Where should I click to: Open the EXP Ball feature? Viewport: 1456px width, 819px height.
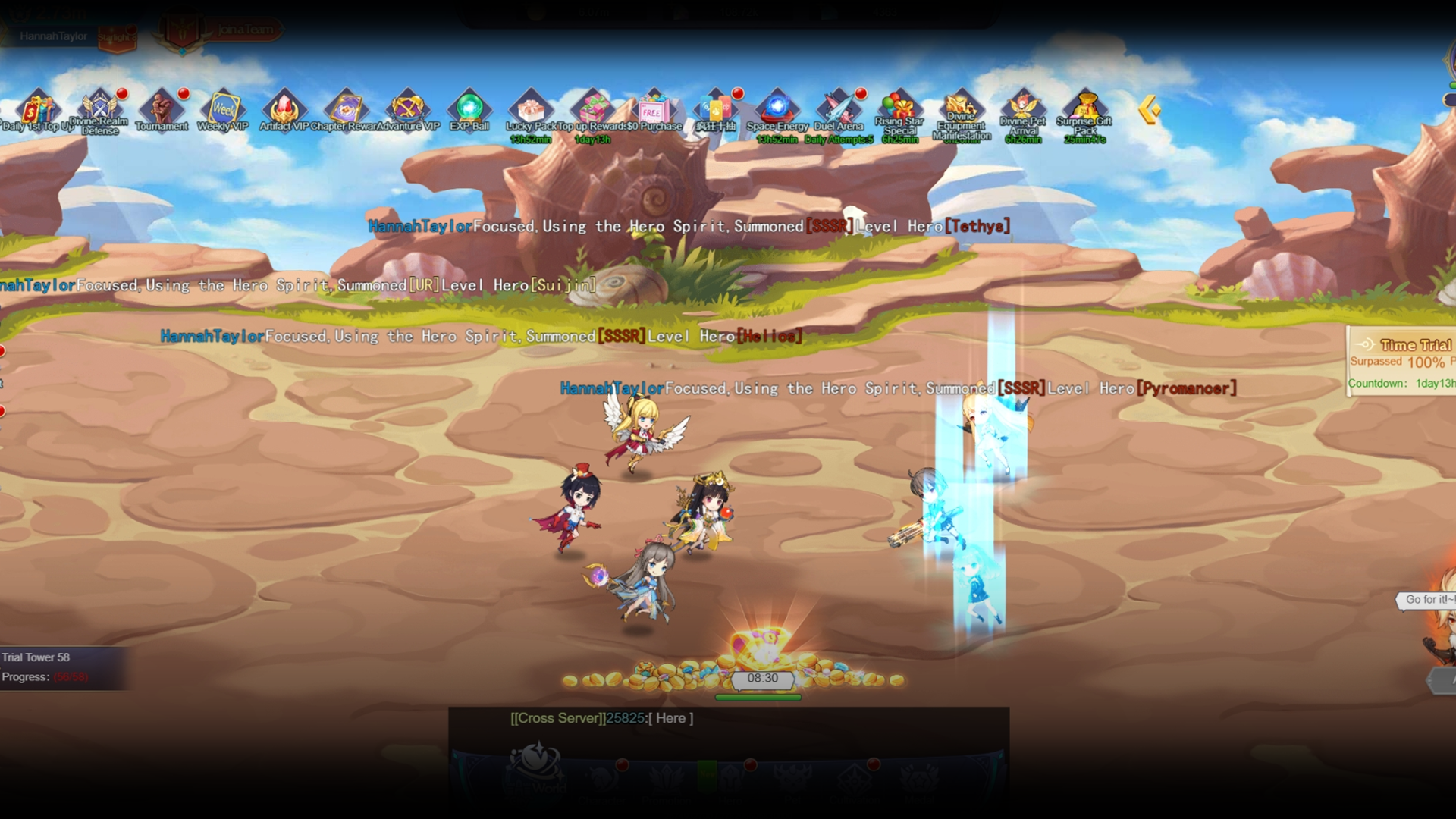coord(470,110)
